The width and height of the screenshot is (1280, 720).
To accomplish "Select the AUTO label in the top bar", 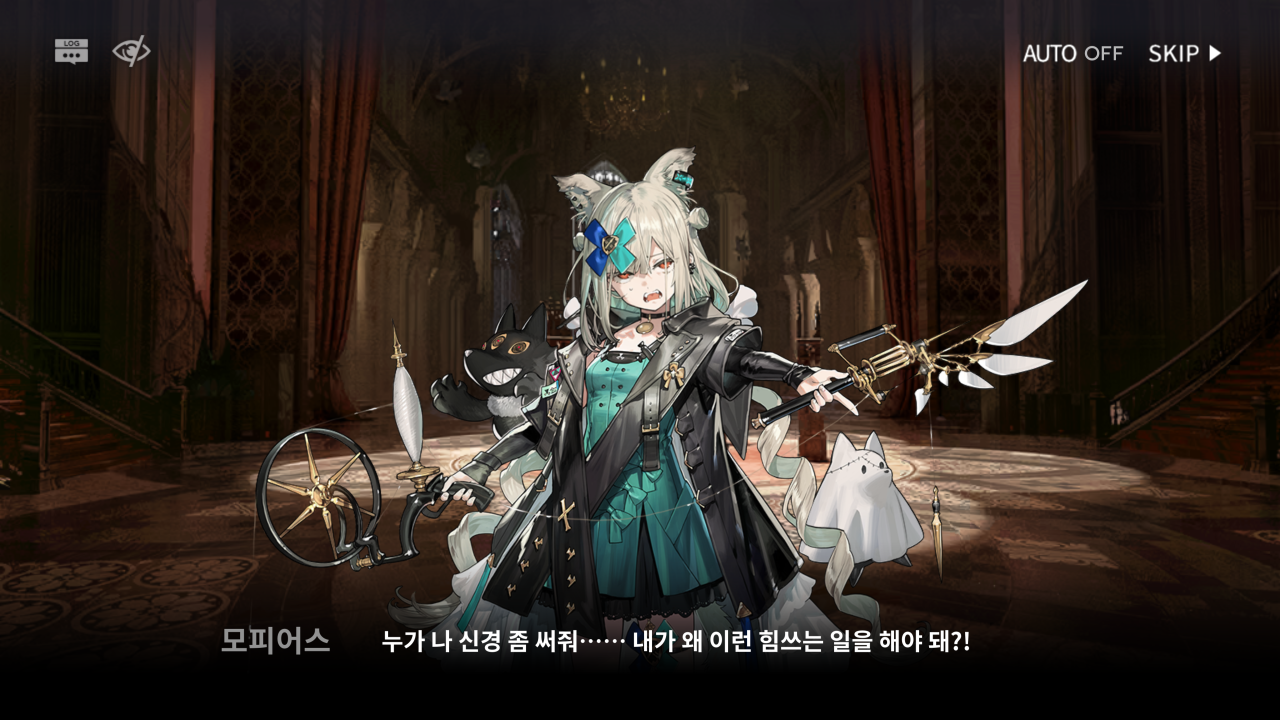I will pos(1047,54).
